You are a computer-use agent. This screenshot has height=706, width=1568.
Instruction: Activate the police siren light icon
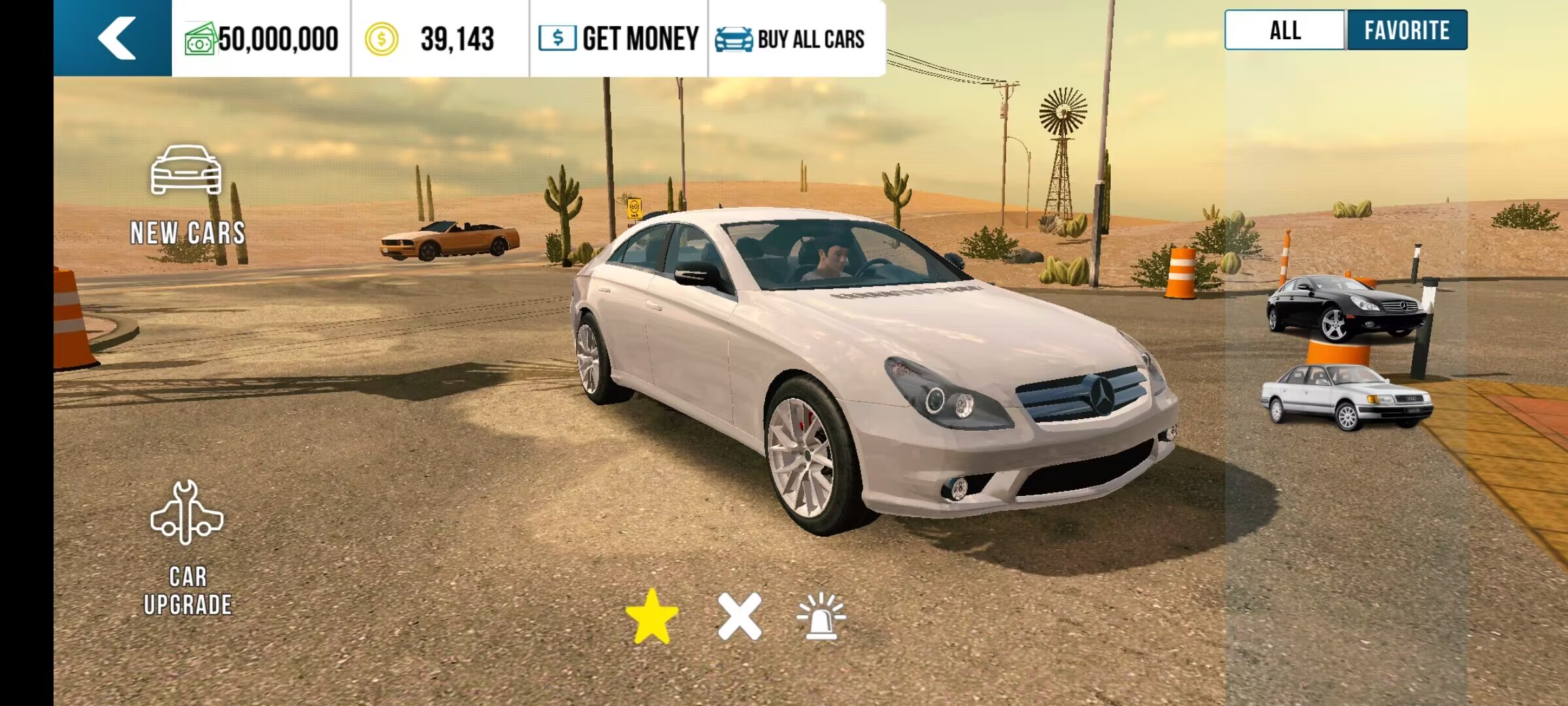pyautogui.click(x=821, y=616)
